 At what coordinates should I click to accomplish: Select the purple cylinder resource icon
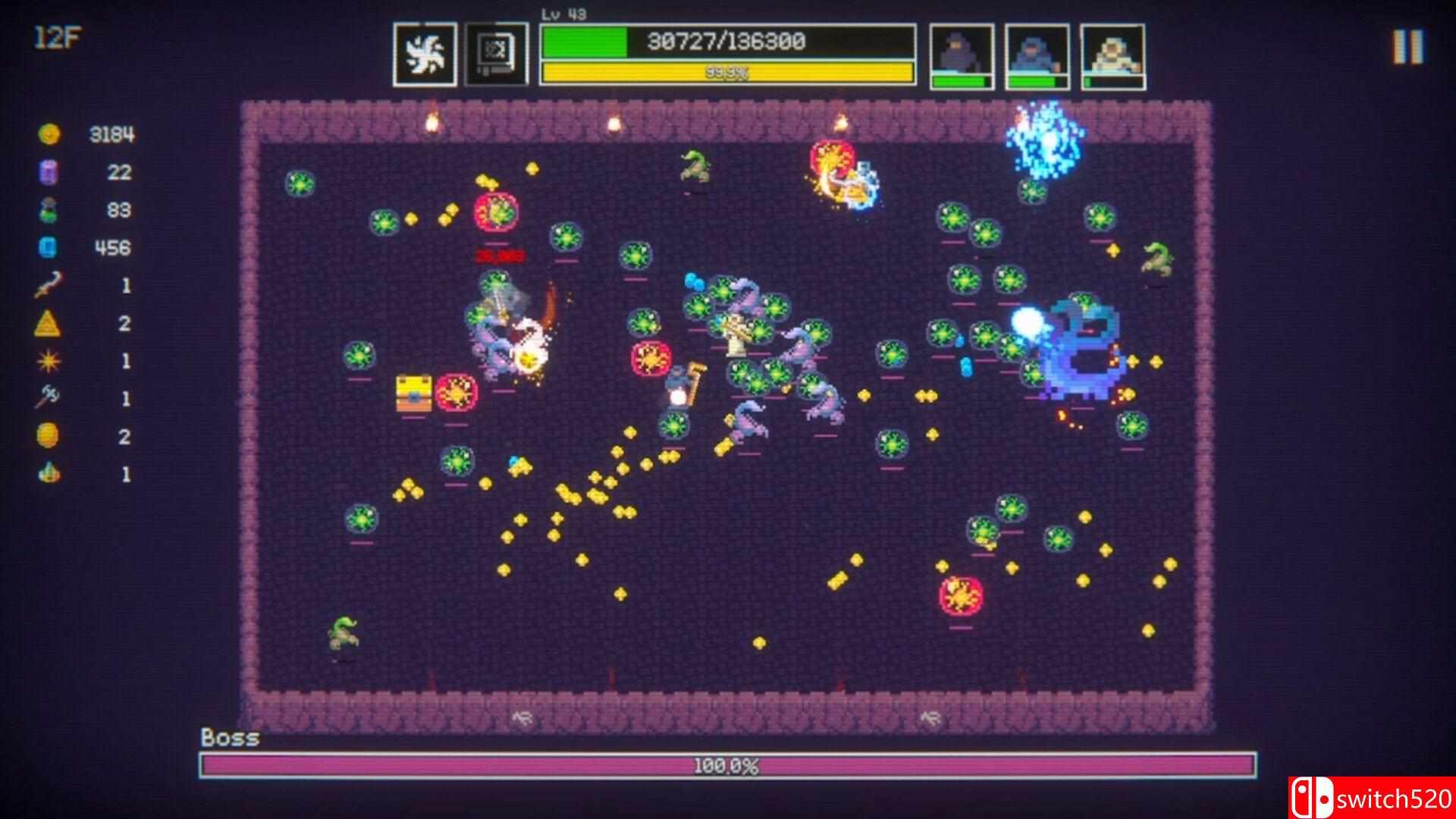[48, 173]
